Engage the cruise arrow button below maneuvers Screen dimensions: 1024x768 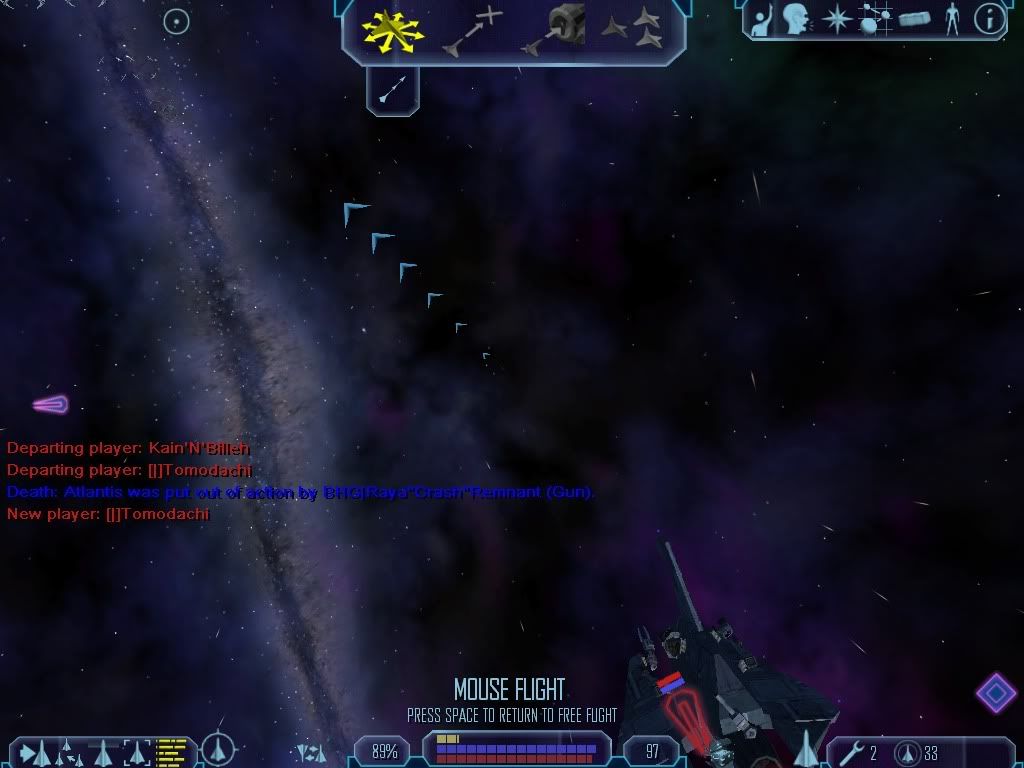point(392,91)
